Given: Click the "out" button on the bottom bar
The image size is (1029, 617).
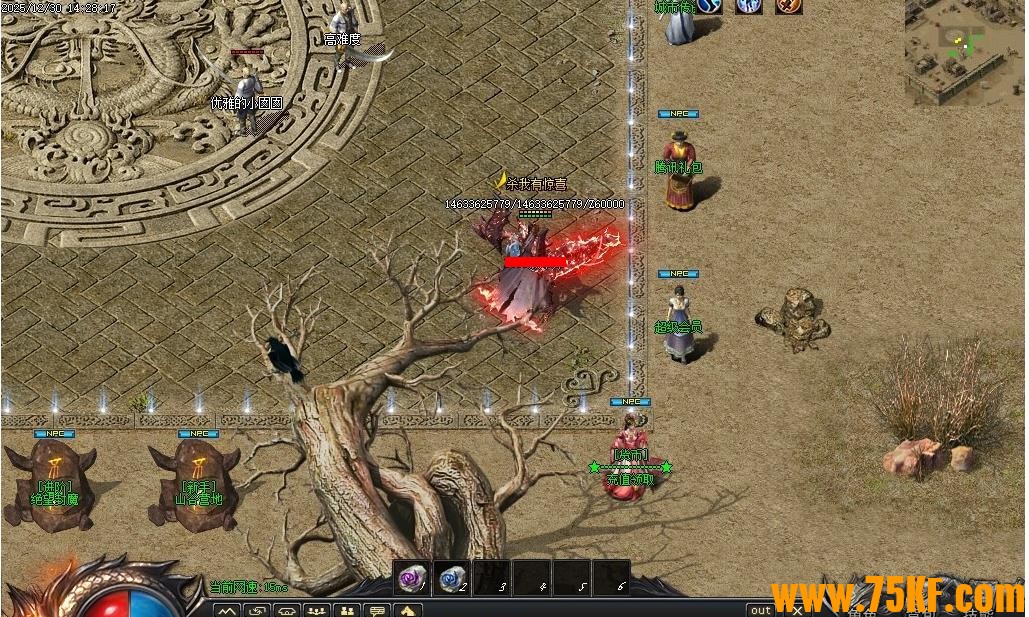Looking at the screenshot, I should (x=761, y=610).
